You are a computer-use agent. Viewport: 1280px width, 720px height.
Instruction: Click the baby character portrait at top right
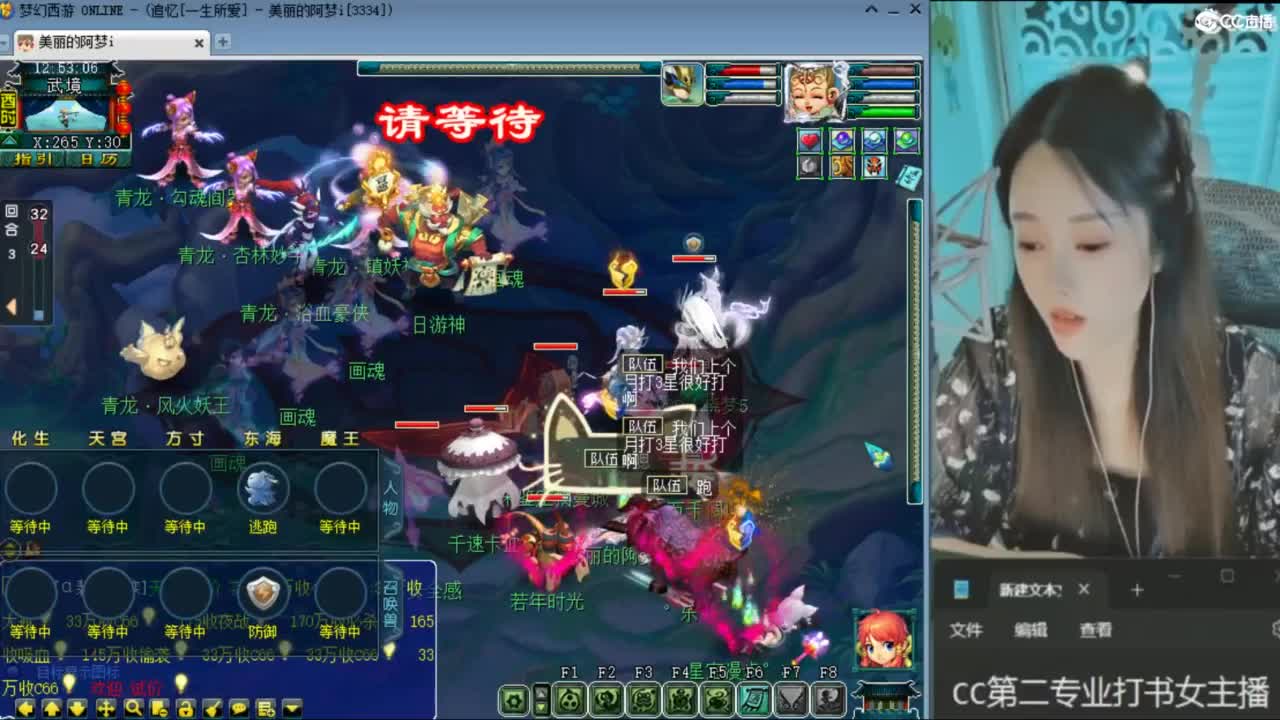pos(815,92)
